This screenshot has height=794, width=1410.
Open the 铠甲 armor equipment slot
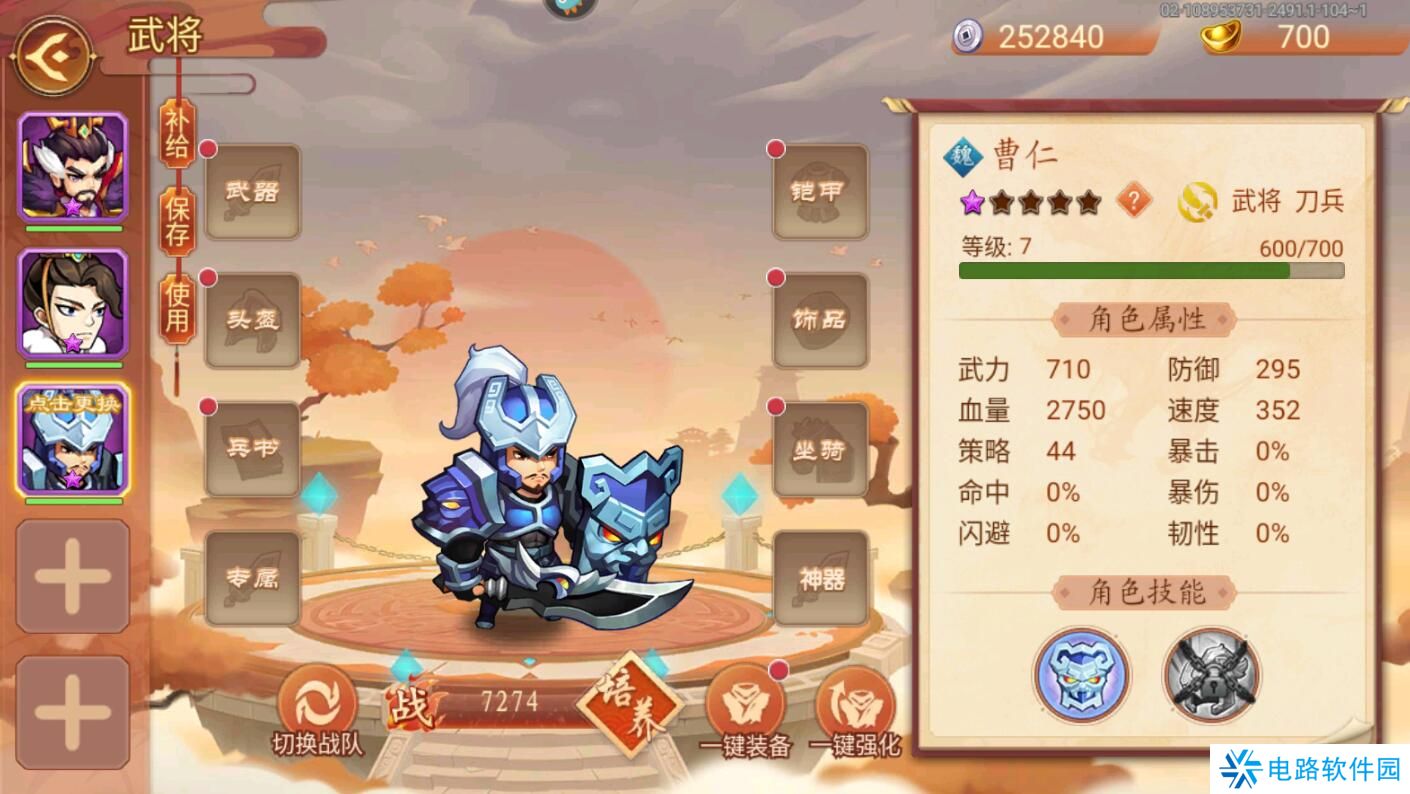tap(820, 192)
